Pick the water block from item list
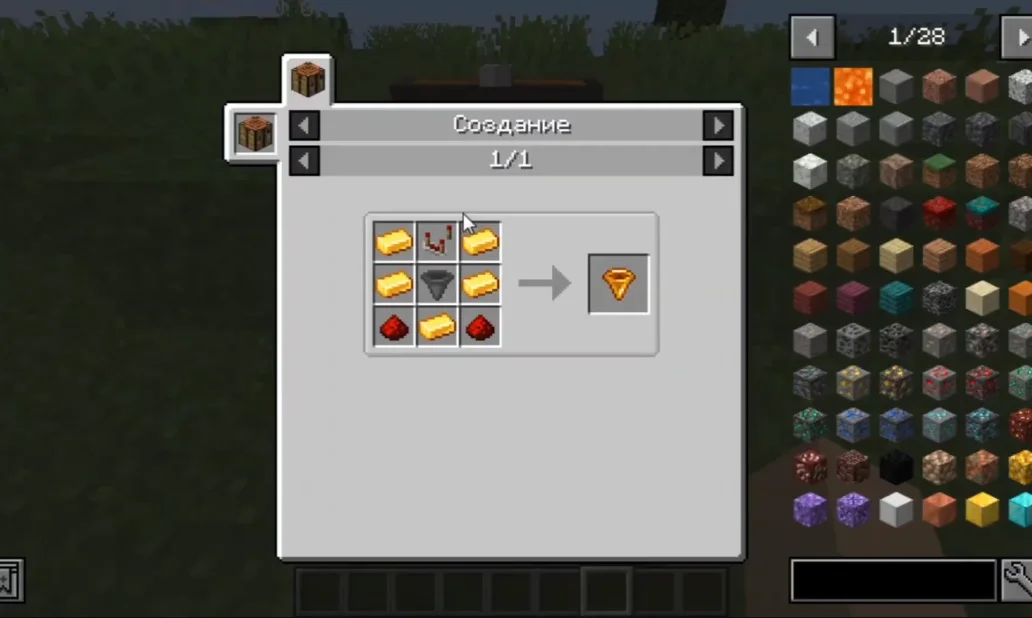The image size is (1032, 618). click(x=810, y=87)
